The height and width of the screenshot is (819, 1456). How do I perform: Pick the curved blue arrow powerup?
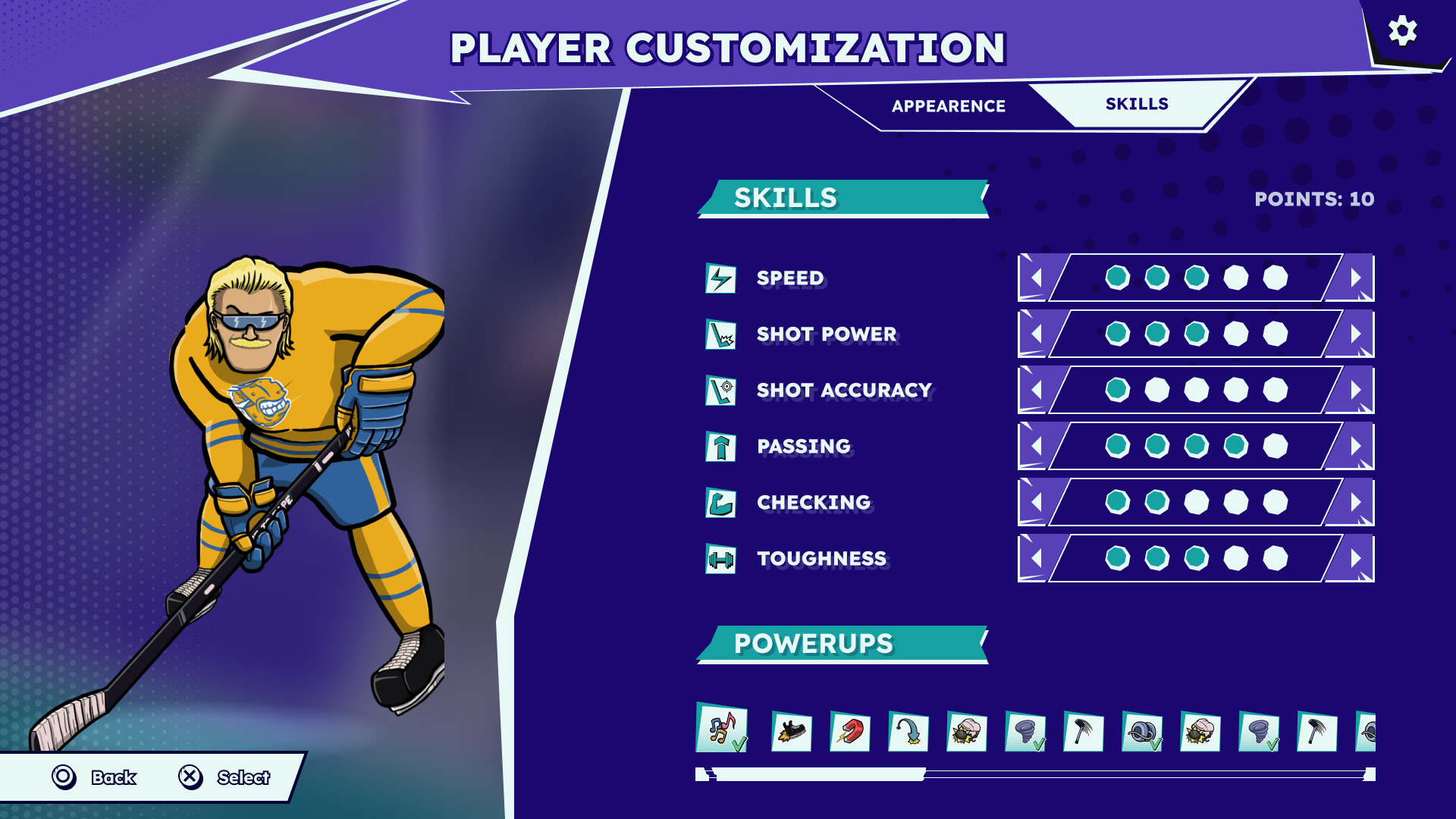(908, 733)
